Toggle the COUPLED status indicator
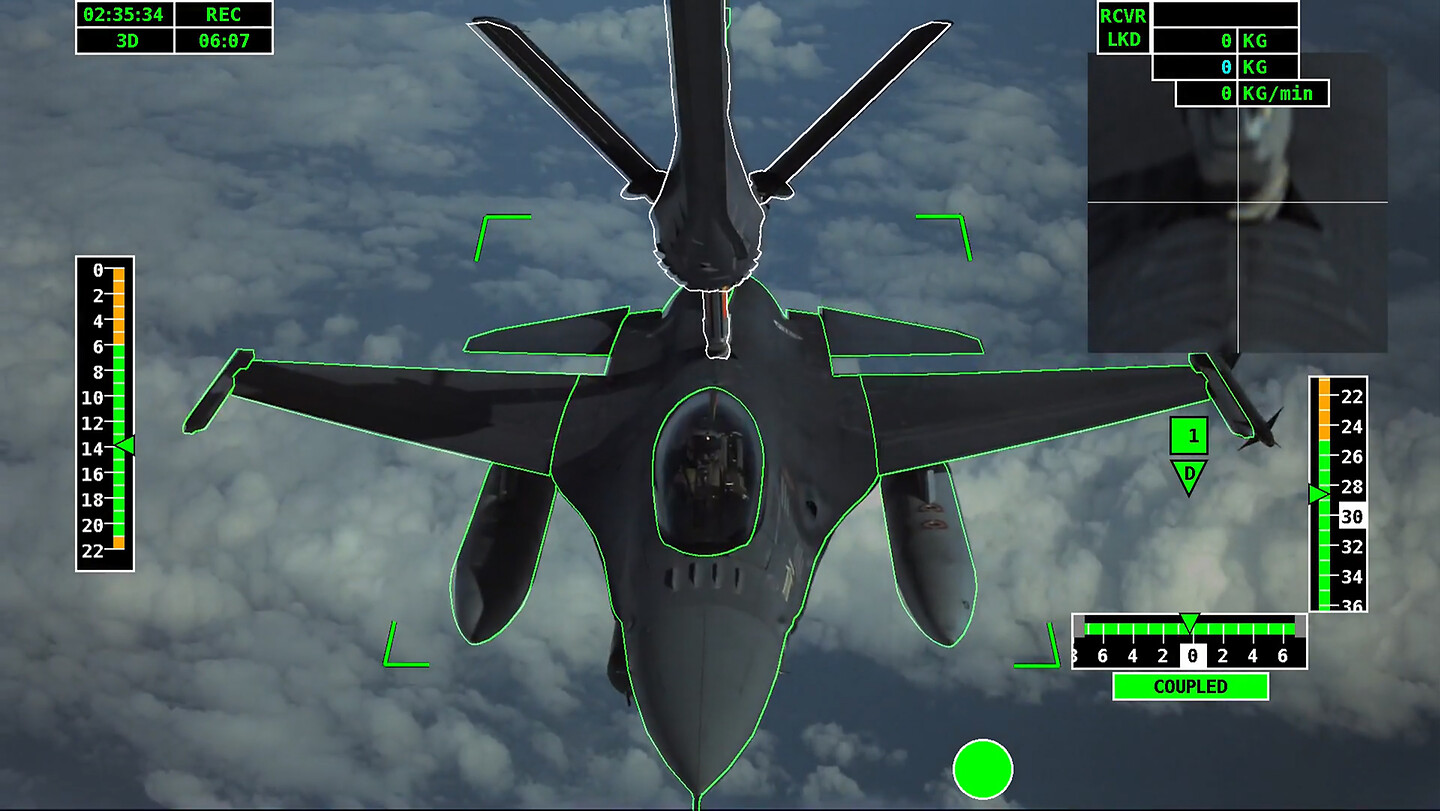Viewport: 1440px width, 811px height. click(x=1190, y=687)
